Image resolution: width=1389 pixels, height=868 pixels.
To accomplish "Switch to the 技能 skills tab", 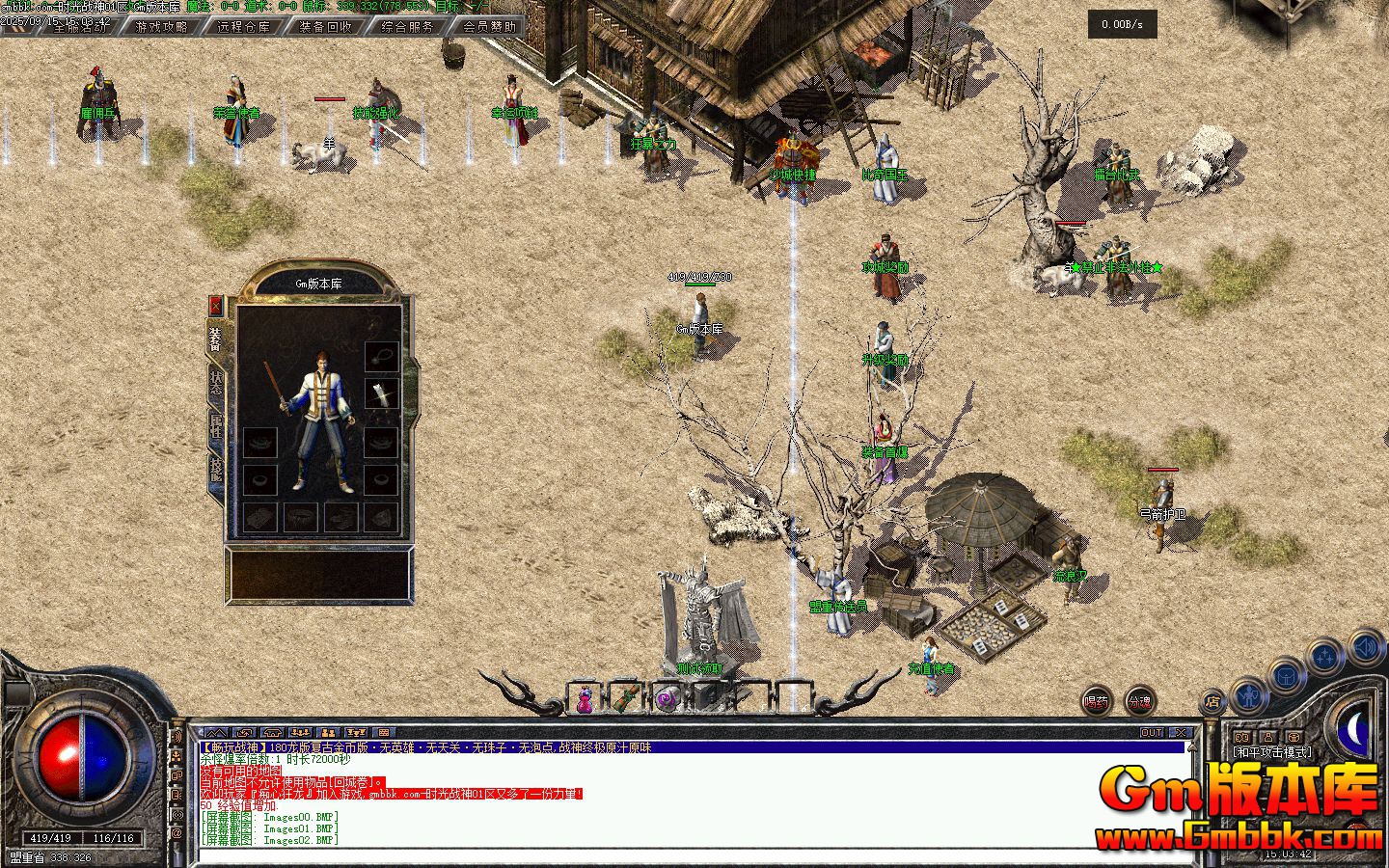I will click(216, 471).
